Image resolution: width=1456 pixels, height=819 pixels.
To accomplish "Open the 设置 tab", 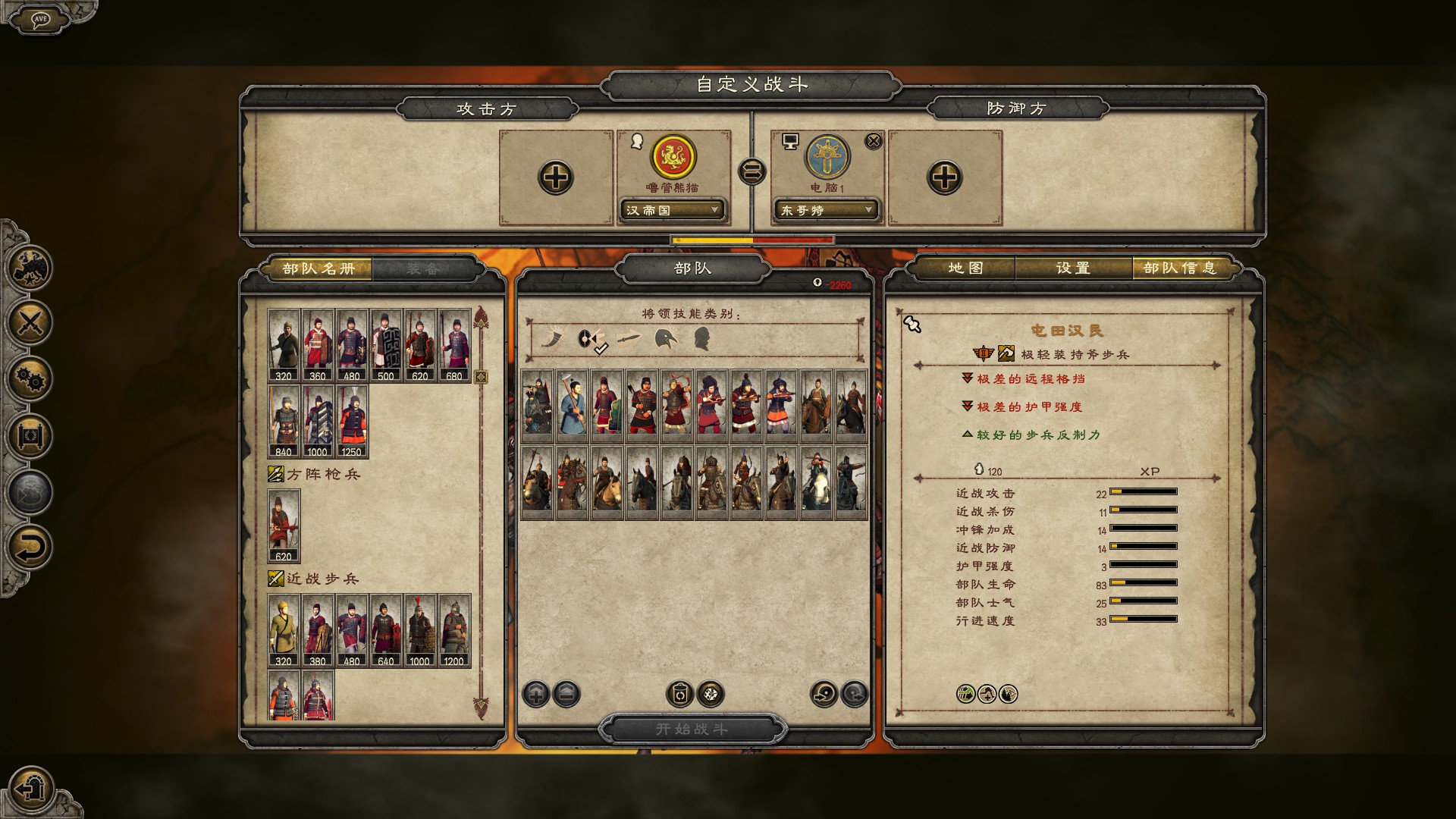I will [x=1073, y=268].
